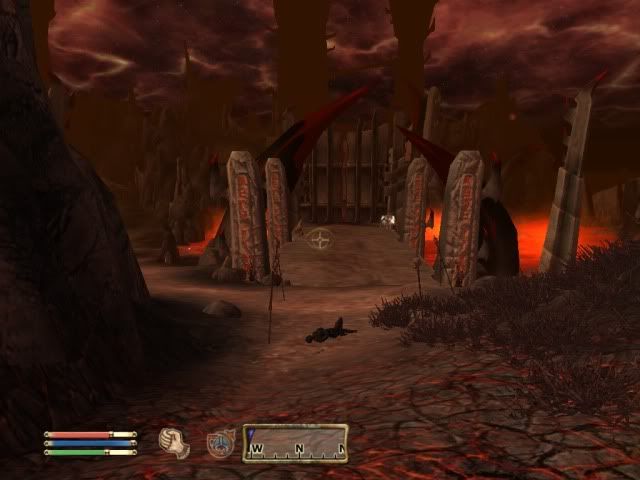Click the compass bar
640x480 pixels.
coord(295,443)
